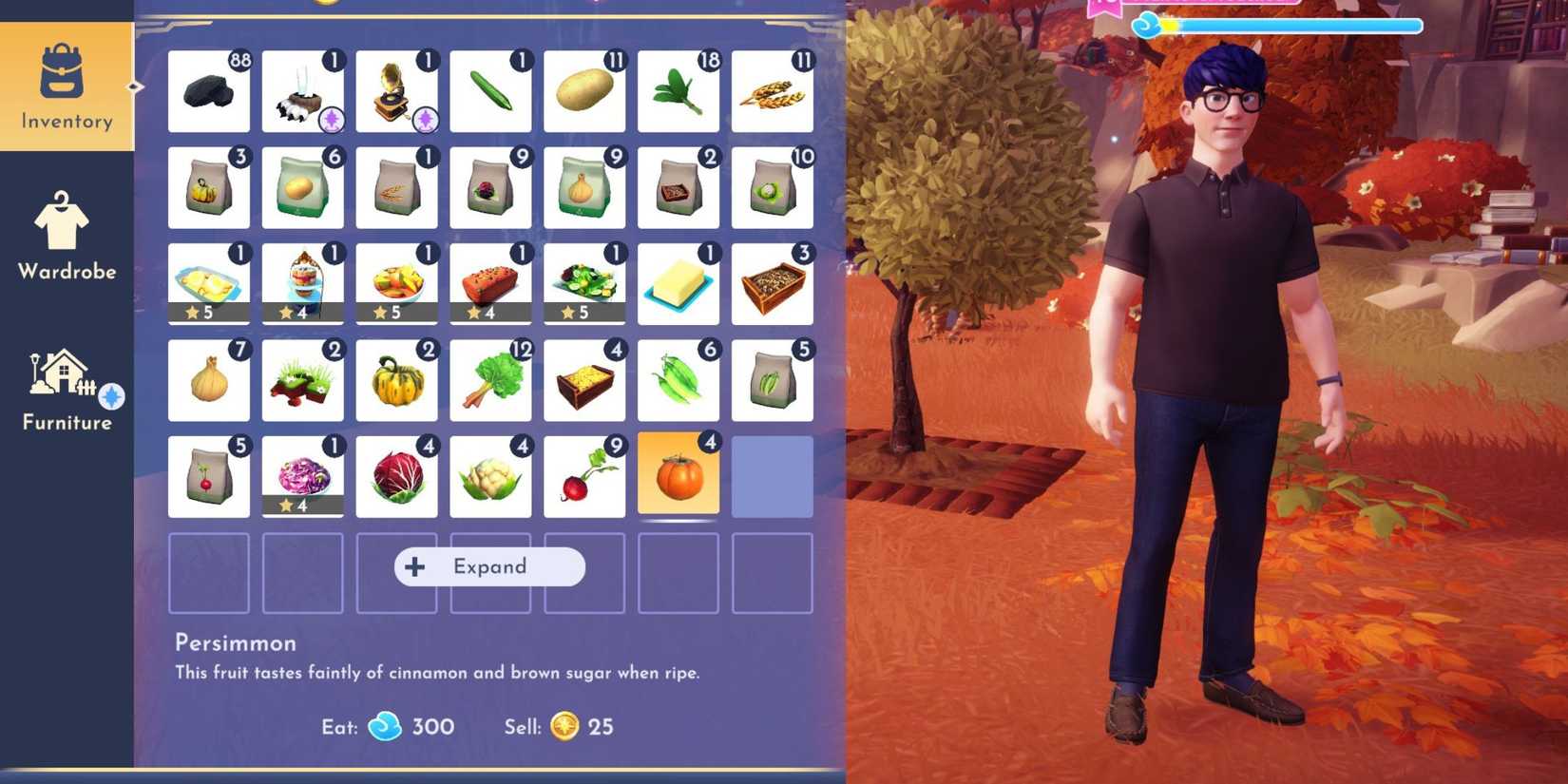Image resolution: width=1568 pixels, height=784 pixels.
Task: Select the potato stack of 11
Action: (x=584, y=90)
